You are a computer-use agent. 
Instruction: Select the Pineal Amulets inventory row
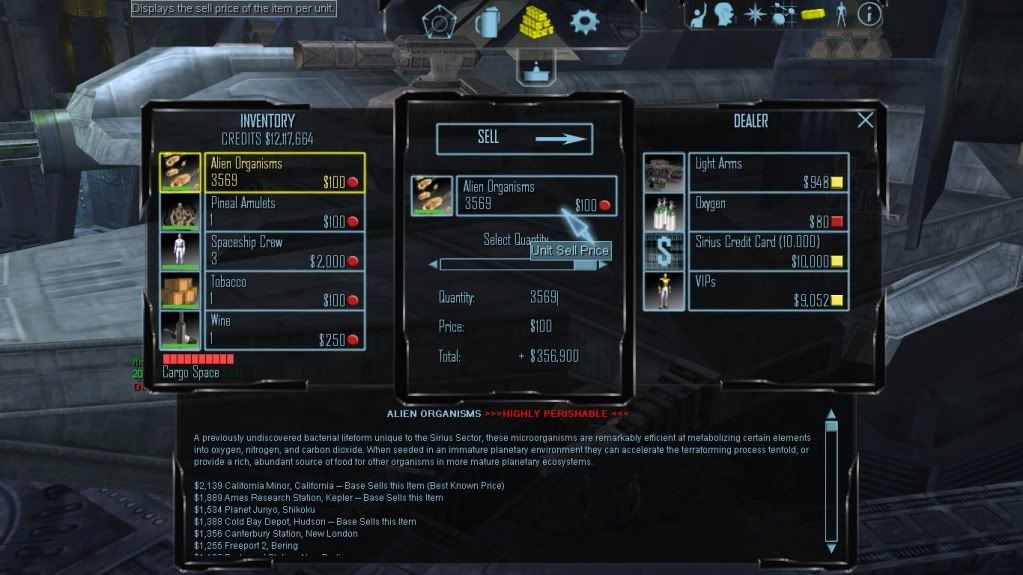pyautogui.click(x=284, y=211)
